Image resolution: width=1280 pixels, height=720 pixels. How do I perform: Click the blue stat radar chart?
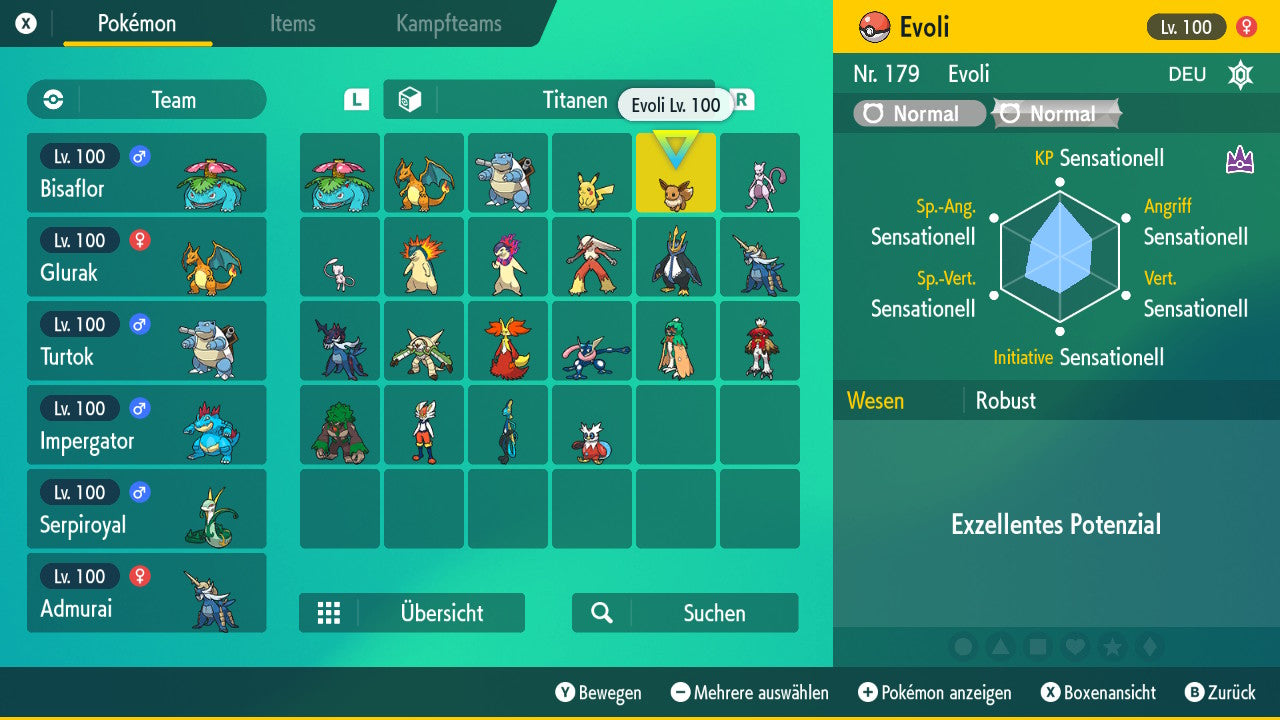1060,255
